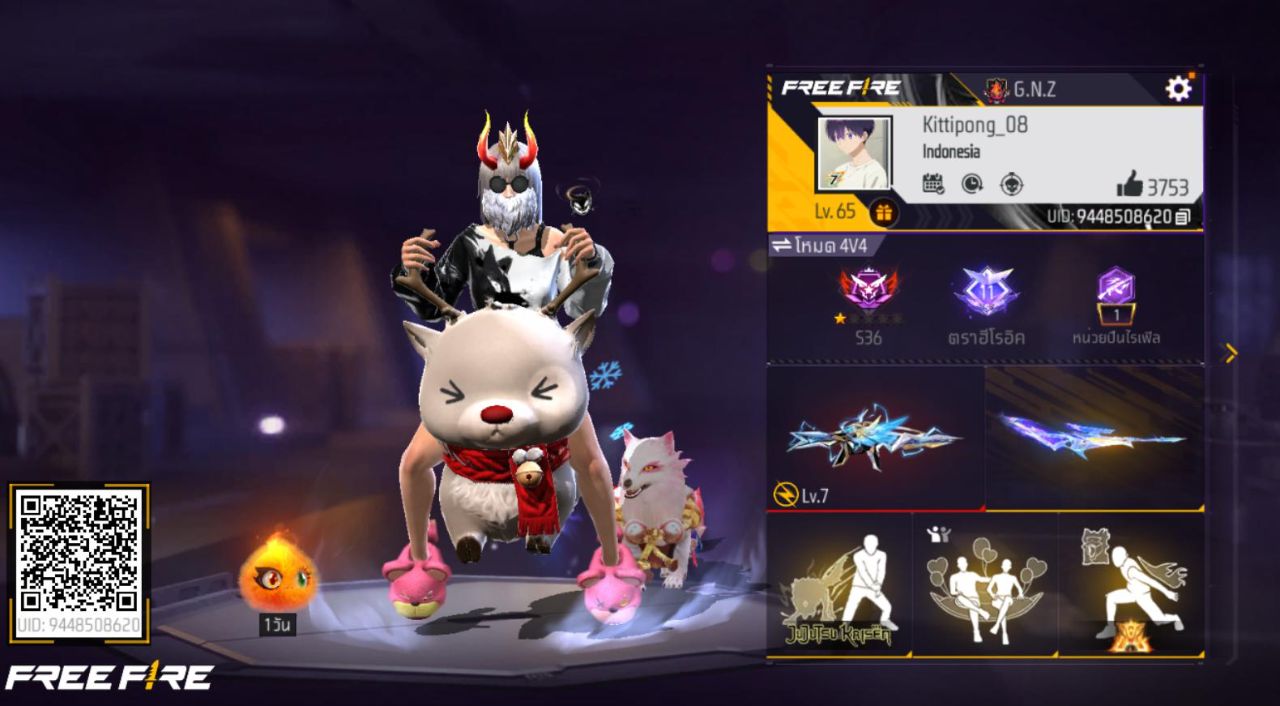Select the skull crosshair icon
The height and width of the screenshot is (706, 1280).
coord(1012,184)
